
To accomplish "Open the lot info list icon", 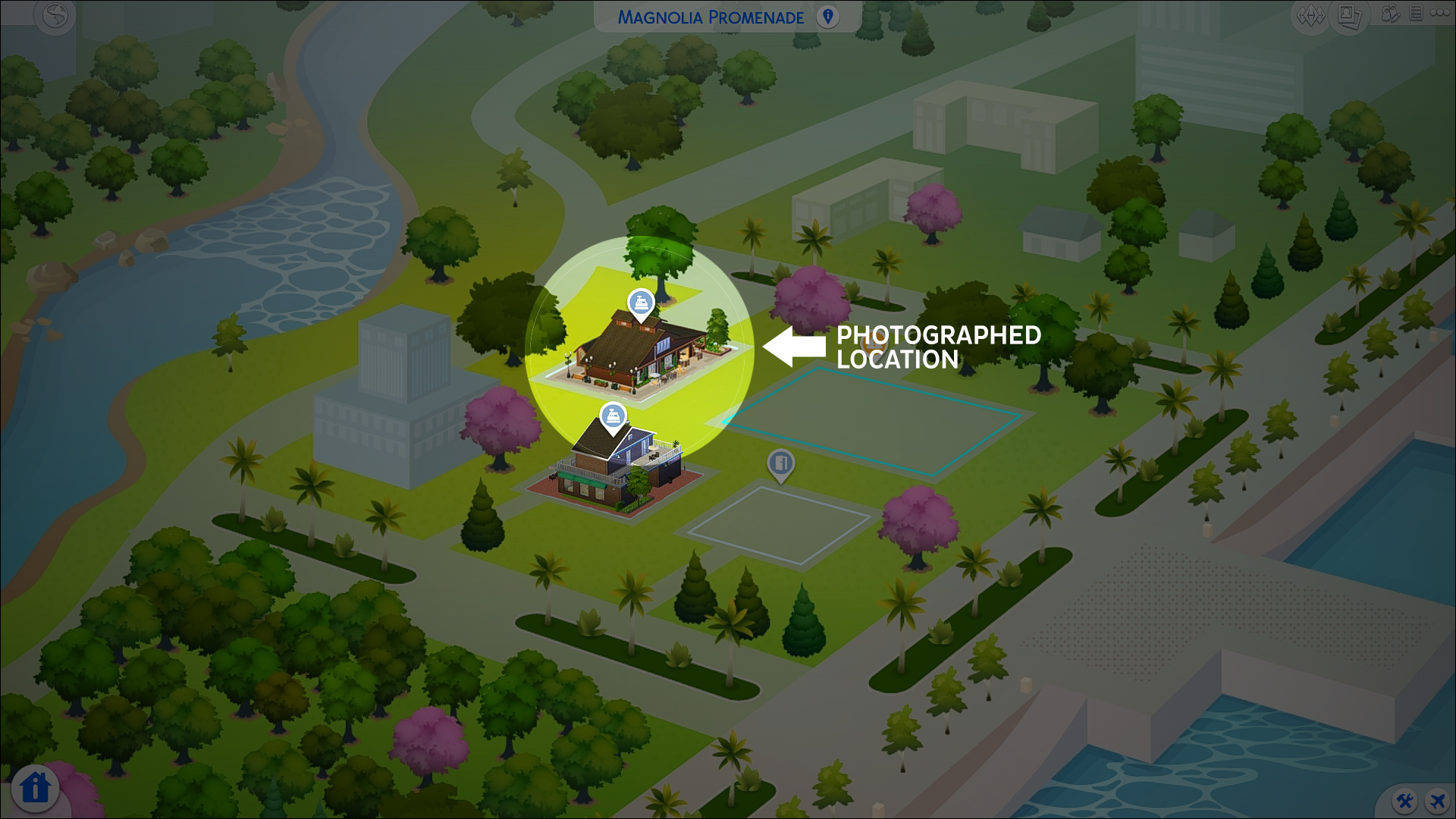I will tap(1416, 14).
